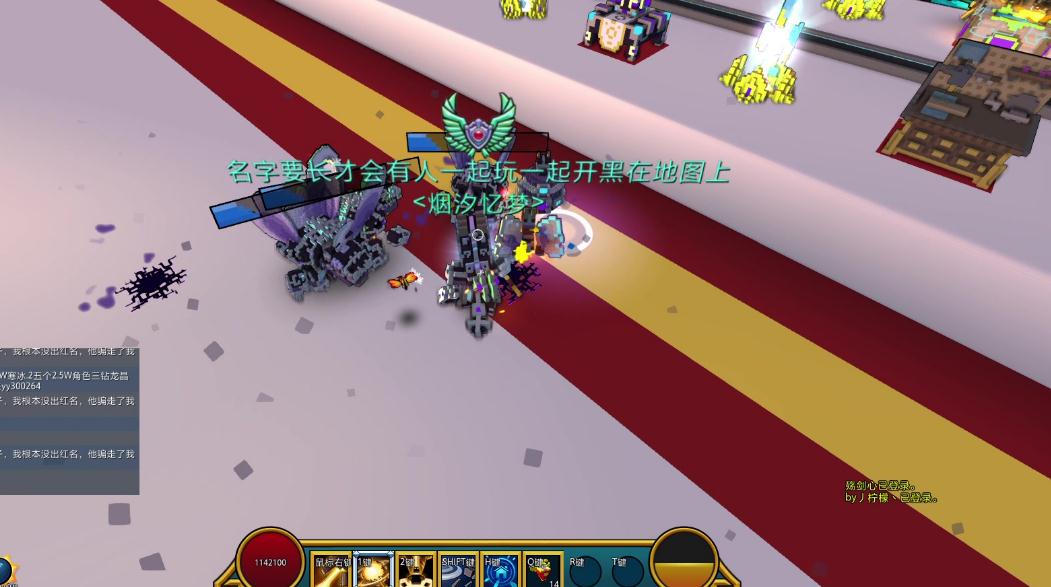Select the highlighted golden orb skill slot

373,571
